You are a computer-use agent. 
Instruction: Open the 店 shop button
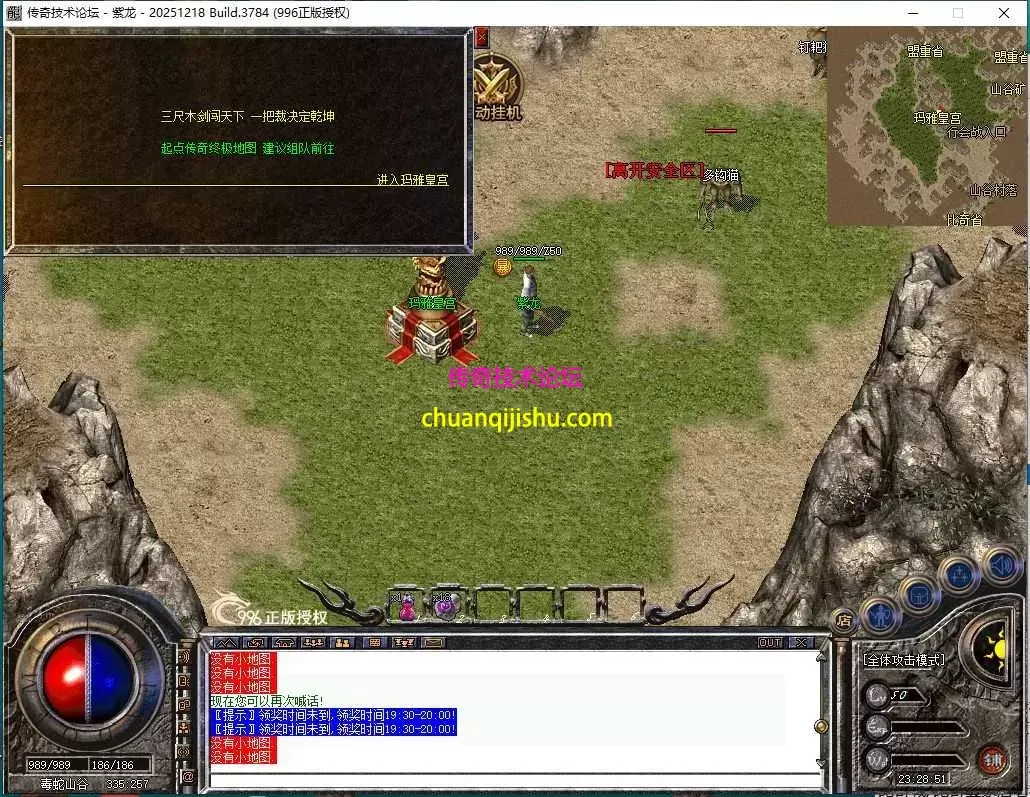[843, 618]
